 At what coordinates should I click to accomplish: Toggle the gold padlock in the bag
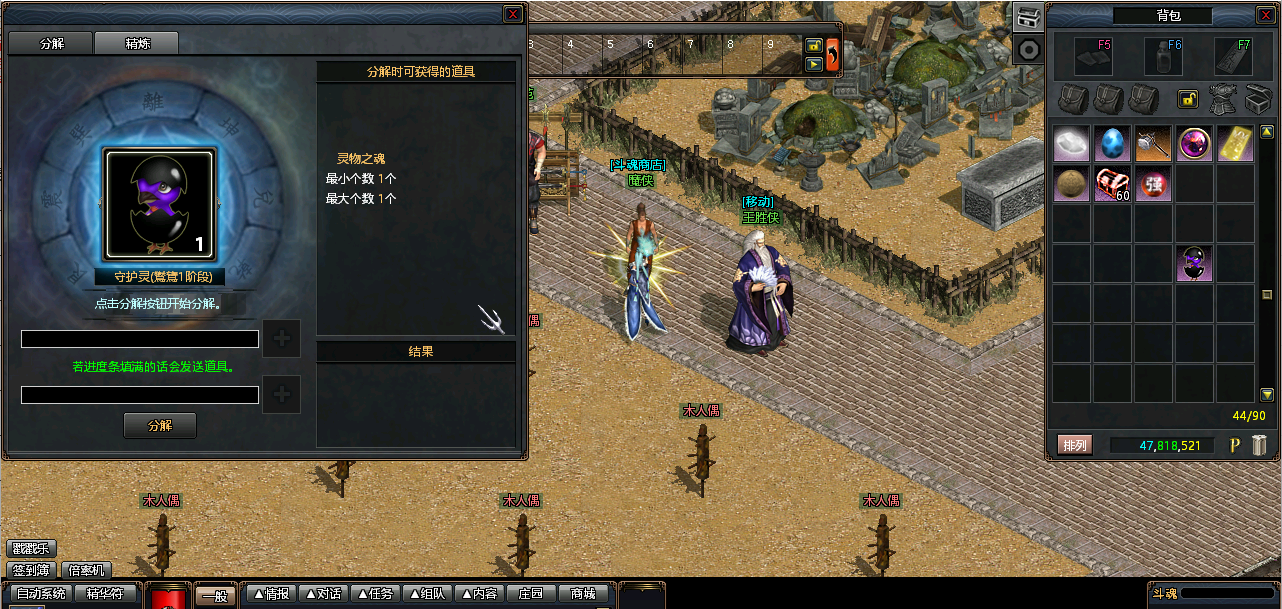[x=1188, y=99]
